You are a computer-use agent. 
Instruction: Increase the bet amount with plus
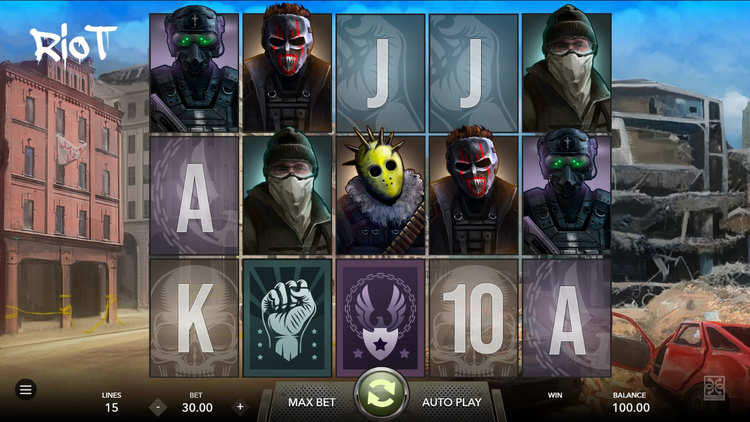(240, 407)
